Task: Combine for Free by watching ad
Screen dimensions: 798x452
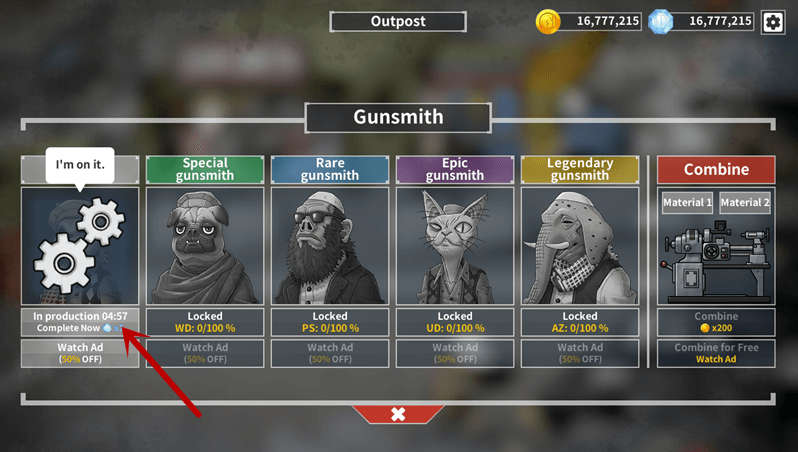Action: (716, 353)
